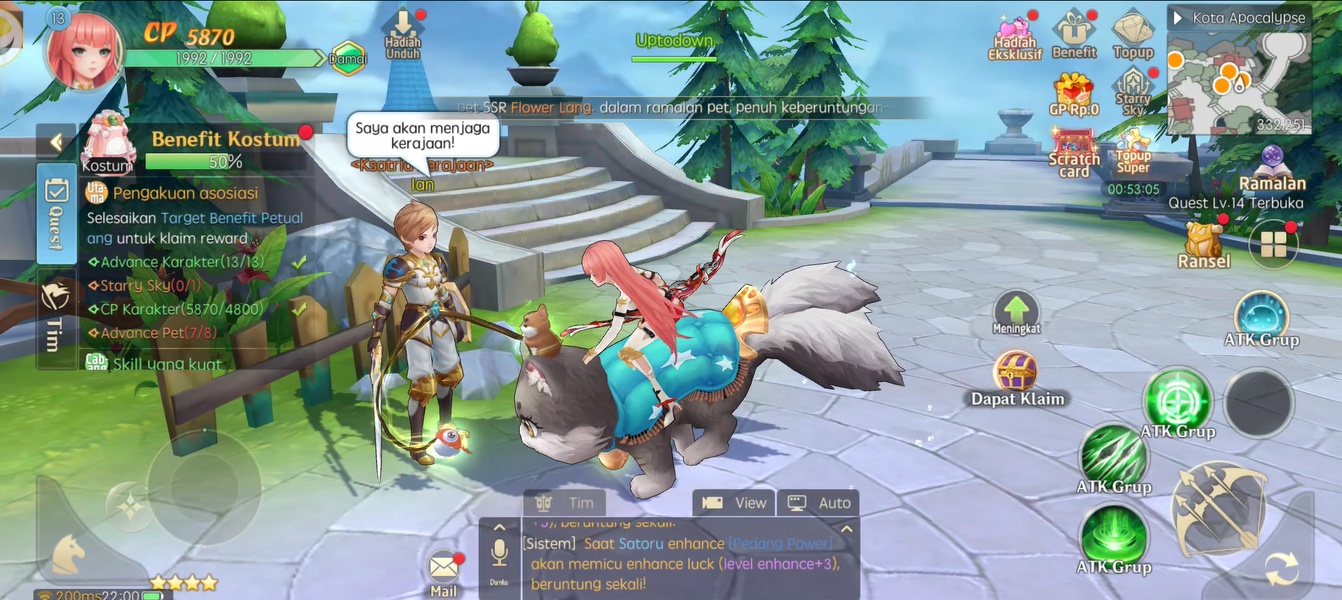Click the Hadiah Unduh download reward
1342x600 pixels.
click(402, 35)
